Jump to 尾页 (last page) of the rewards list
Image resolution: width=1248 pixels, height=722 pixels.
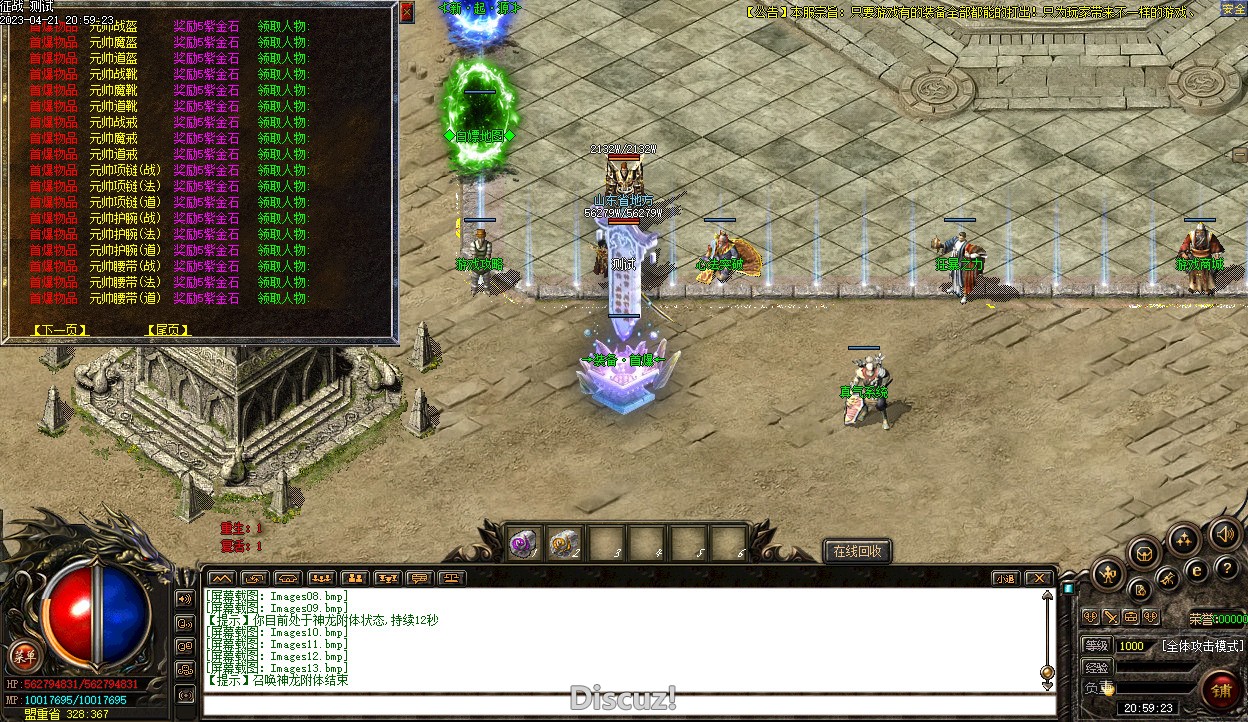tap(168, 330)
